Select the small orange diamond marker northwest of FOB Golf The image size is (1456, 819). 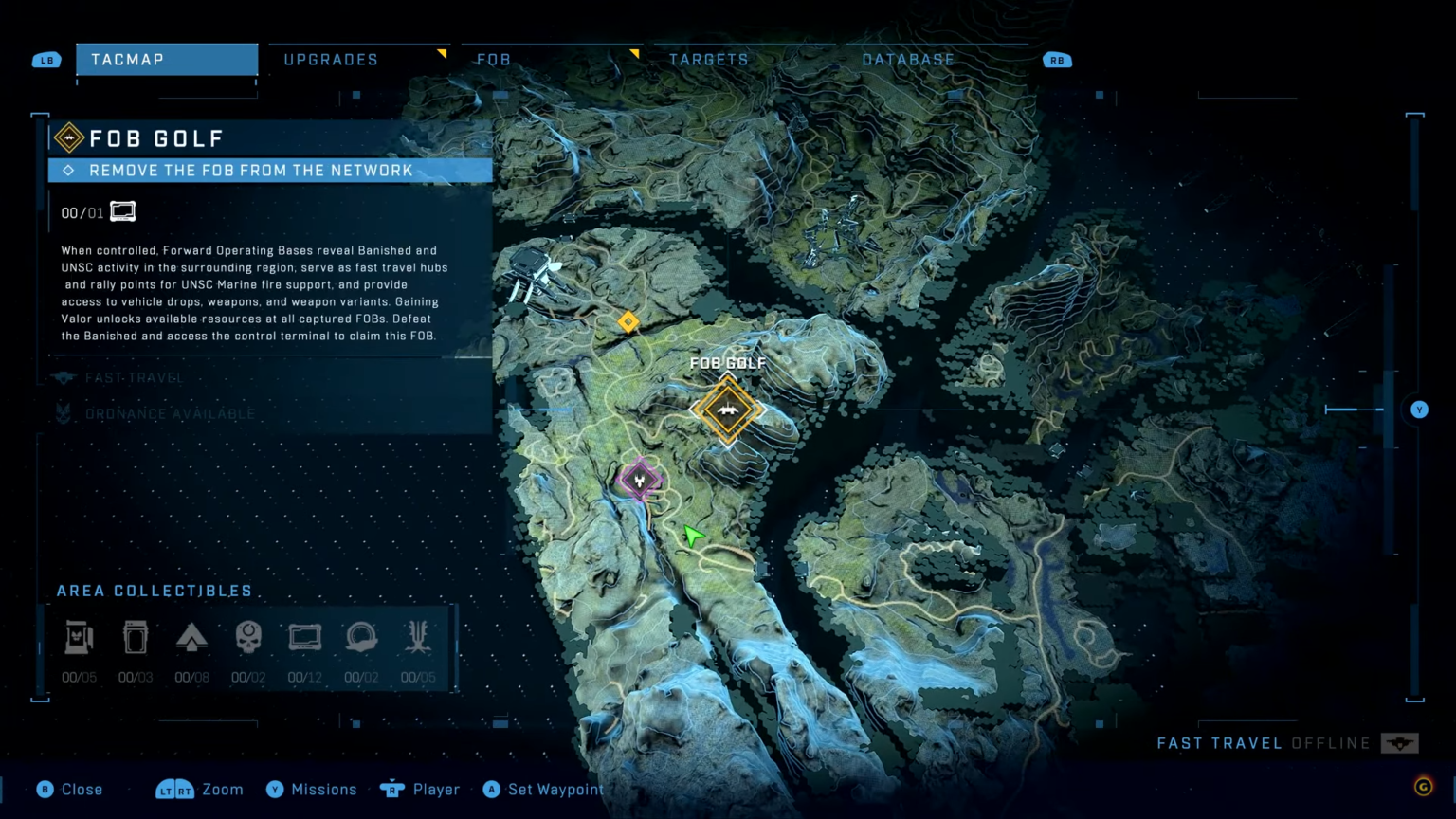(x=628, y=321)
